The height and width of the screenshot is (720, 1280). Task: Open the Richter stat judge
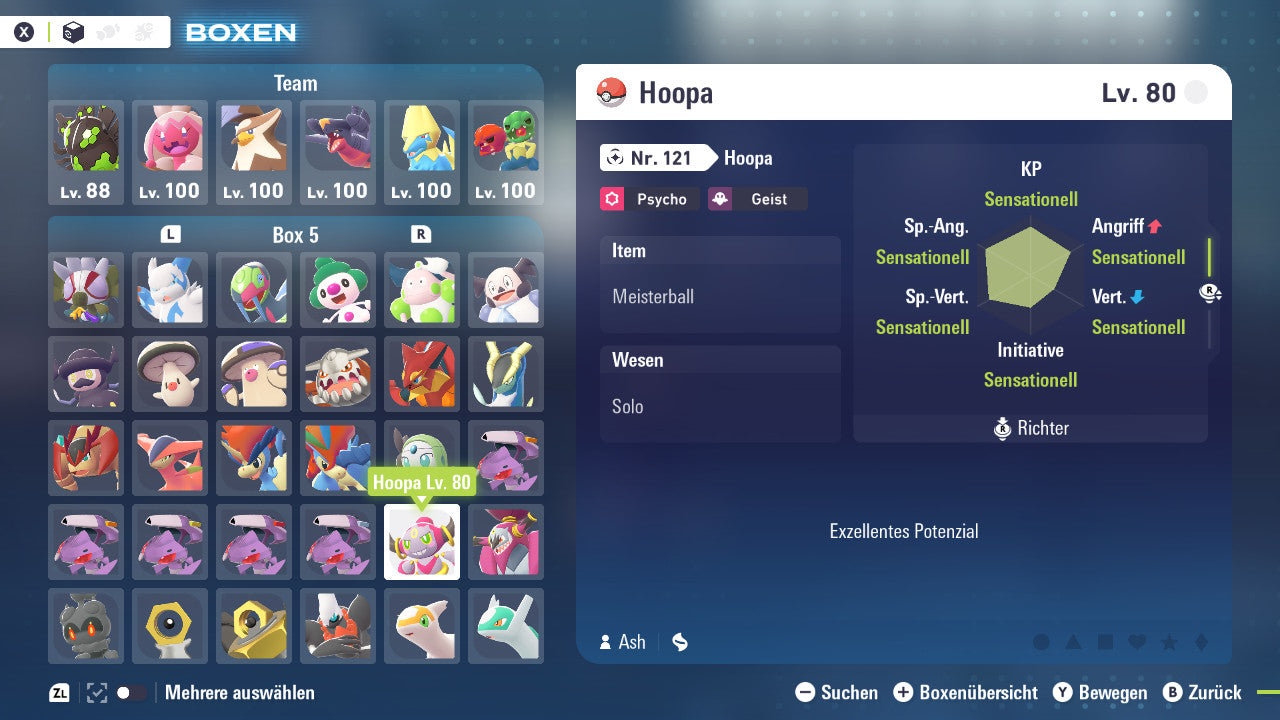tap(1030, 428)
